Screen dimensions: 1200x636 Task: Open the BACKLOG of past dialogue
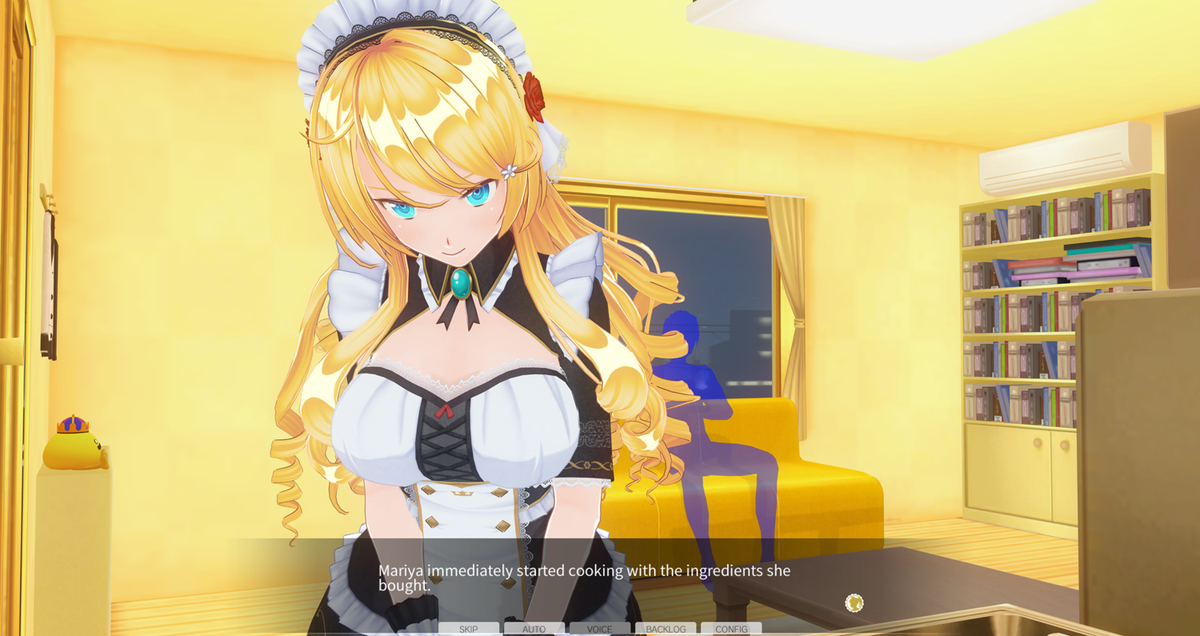tap(665, 629)
